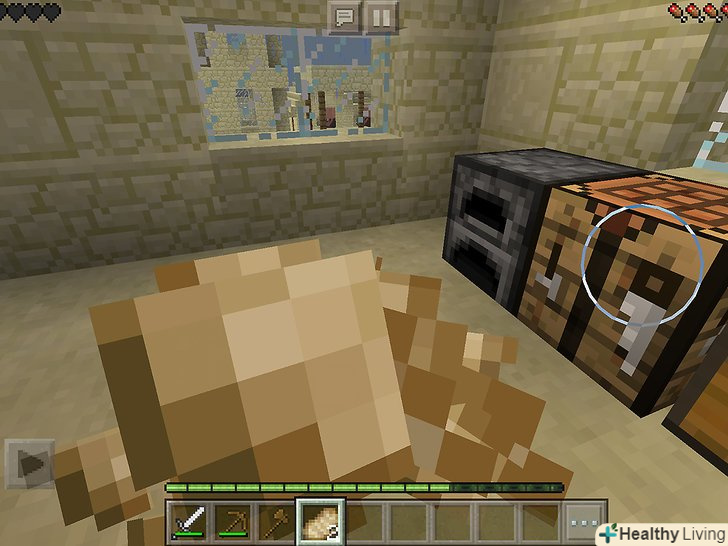Screen dimensions: 728x546
Task: Pause the game
Action: 381,16
